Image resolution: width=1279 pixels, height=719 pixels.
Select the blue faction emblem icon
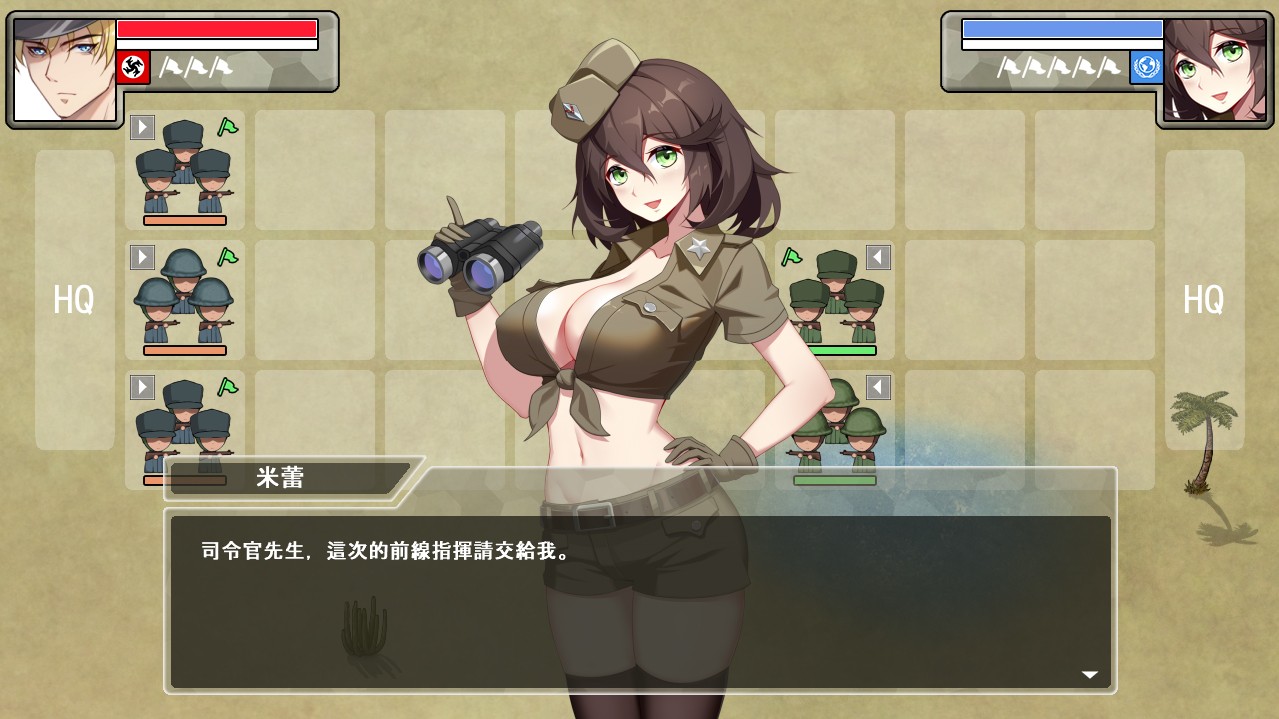[x=1146, y=67]
